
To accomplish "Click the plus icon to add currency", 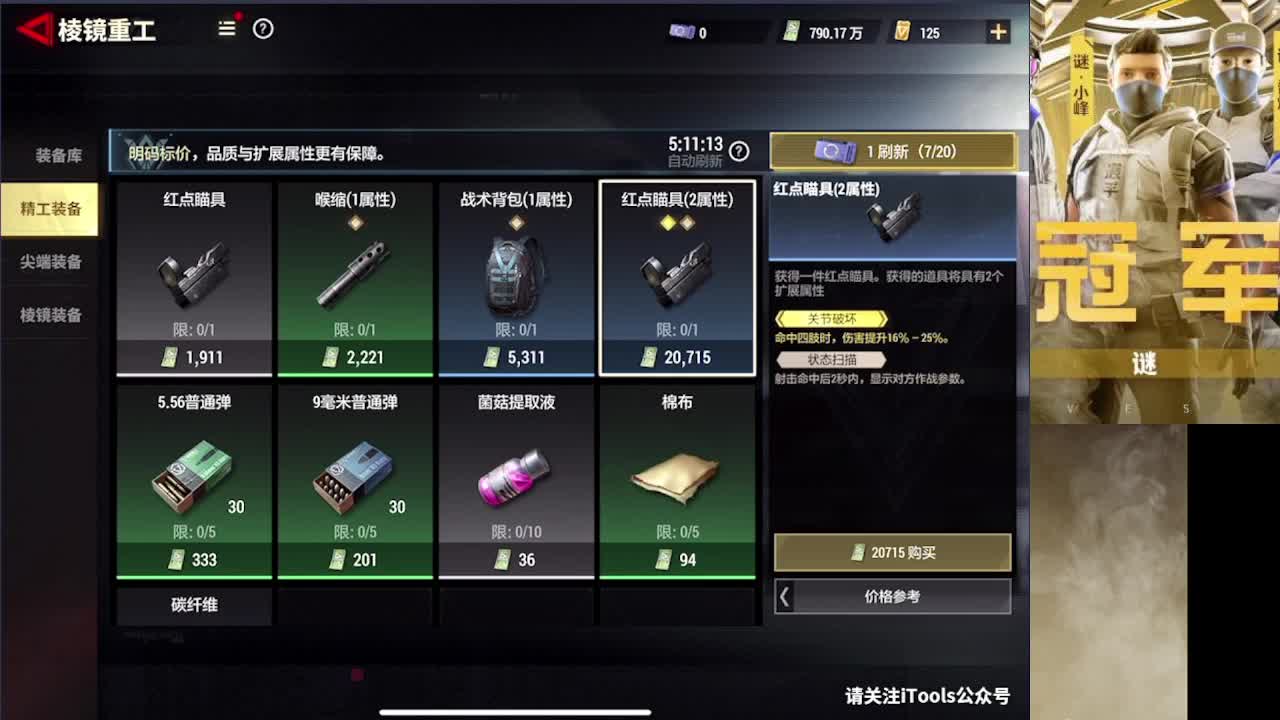I will (997, 31).
